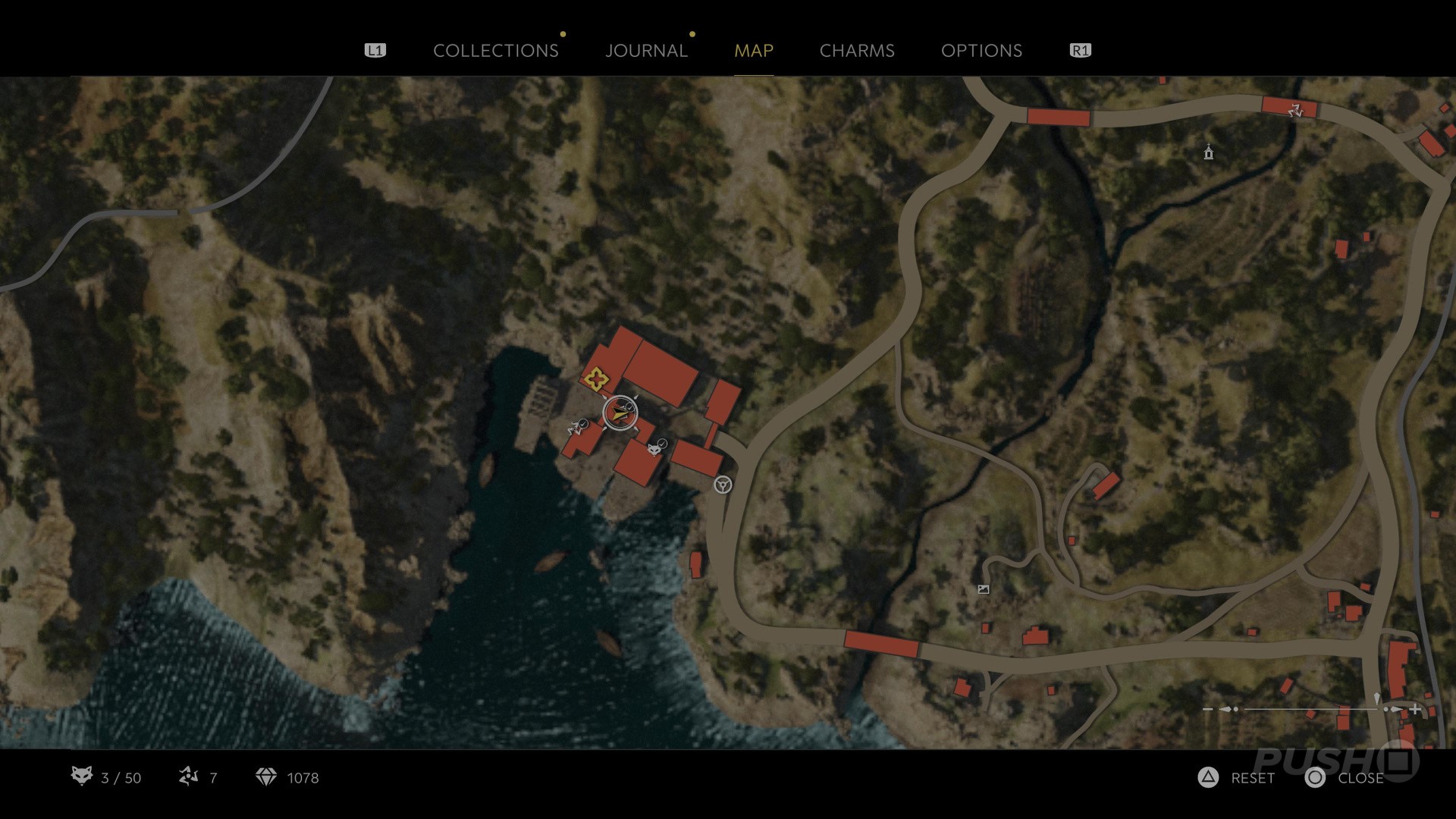Choose the steering wheel car marker

[x=723, y=485]
